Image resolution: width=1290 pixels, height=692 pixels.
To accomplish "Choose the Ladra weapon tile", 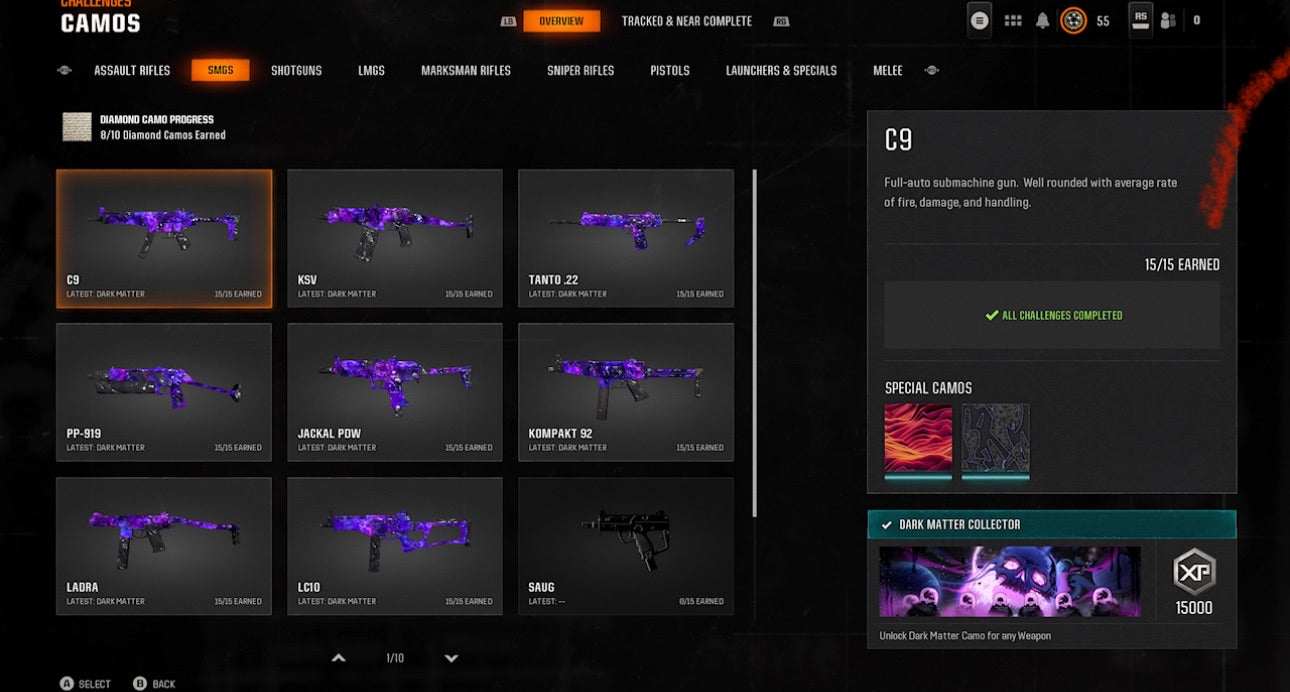I will tap(163, 546).
